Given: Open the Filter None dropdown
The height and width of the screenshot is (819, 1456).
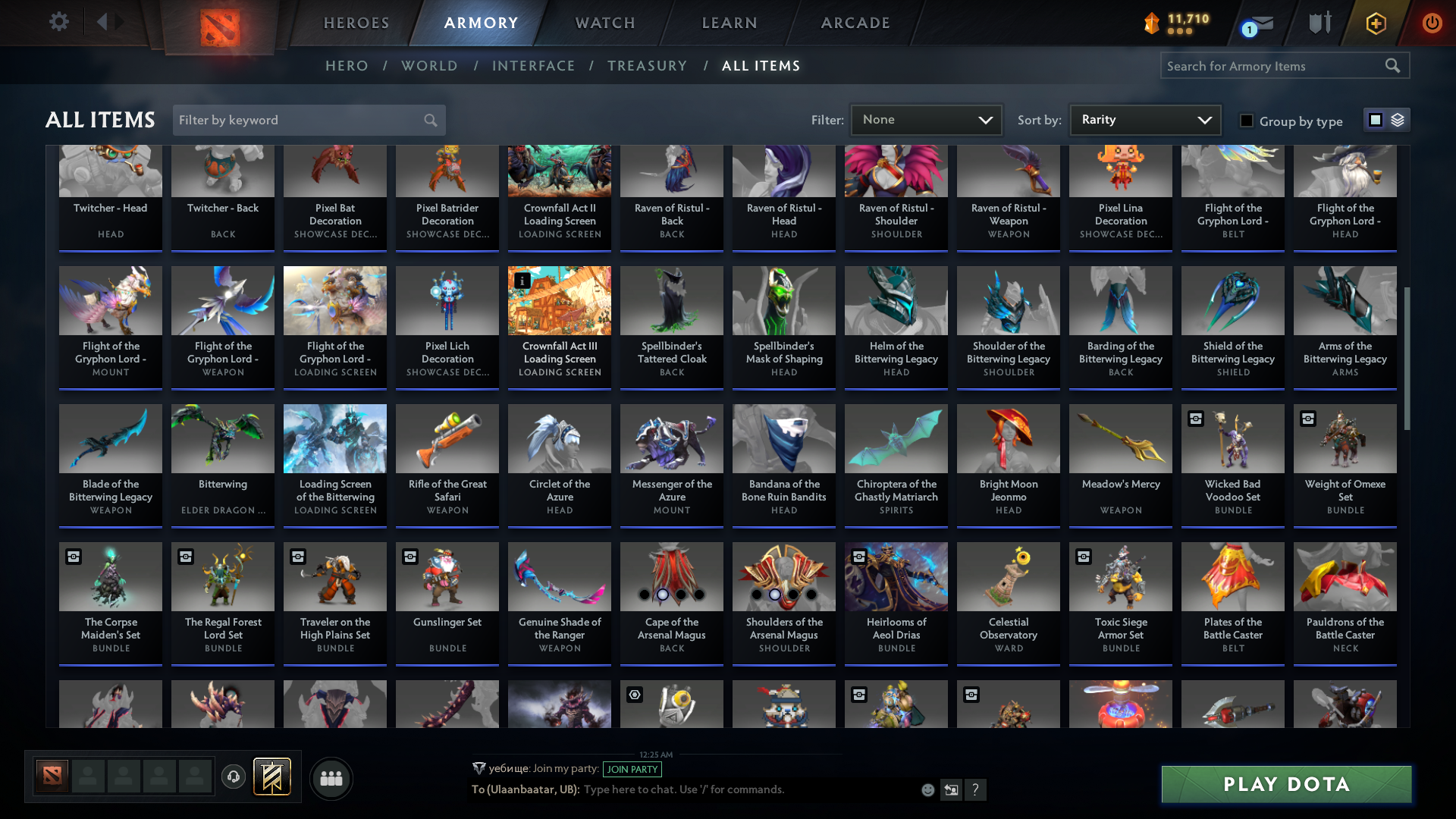Looking at the screenshot, I should coord(926,119).
